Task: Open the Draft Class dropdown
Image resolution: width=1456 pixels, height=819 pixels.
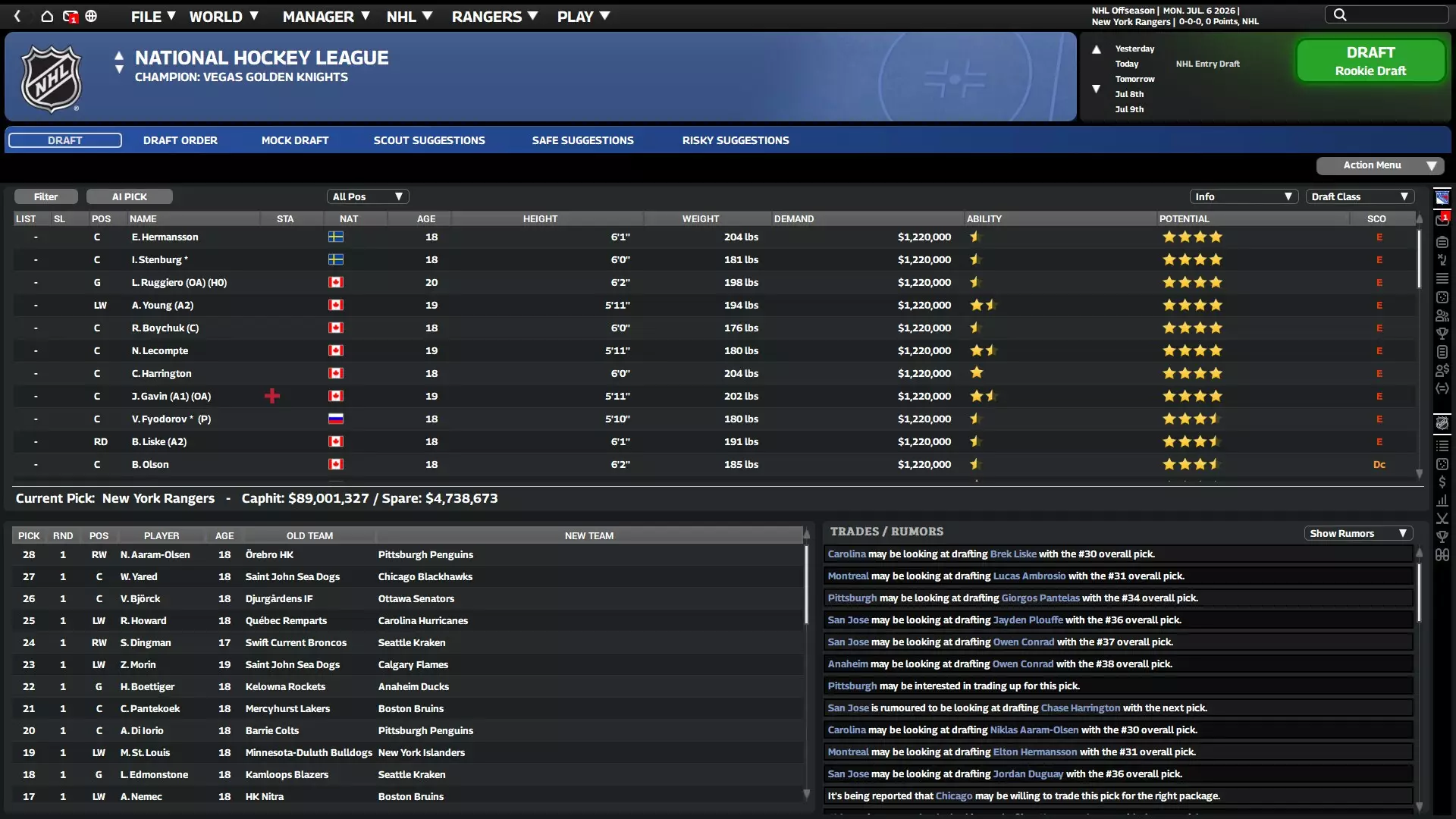Action: click(1360, 196)
